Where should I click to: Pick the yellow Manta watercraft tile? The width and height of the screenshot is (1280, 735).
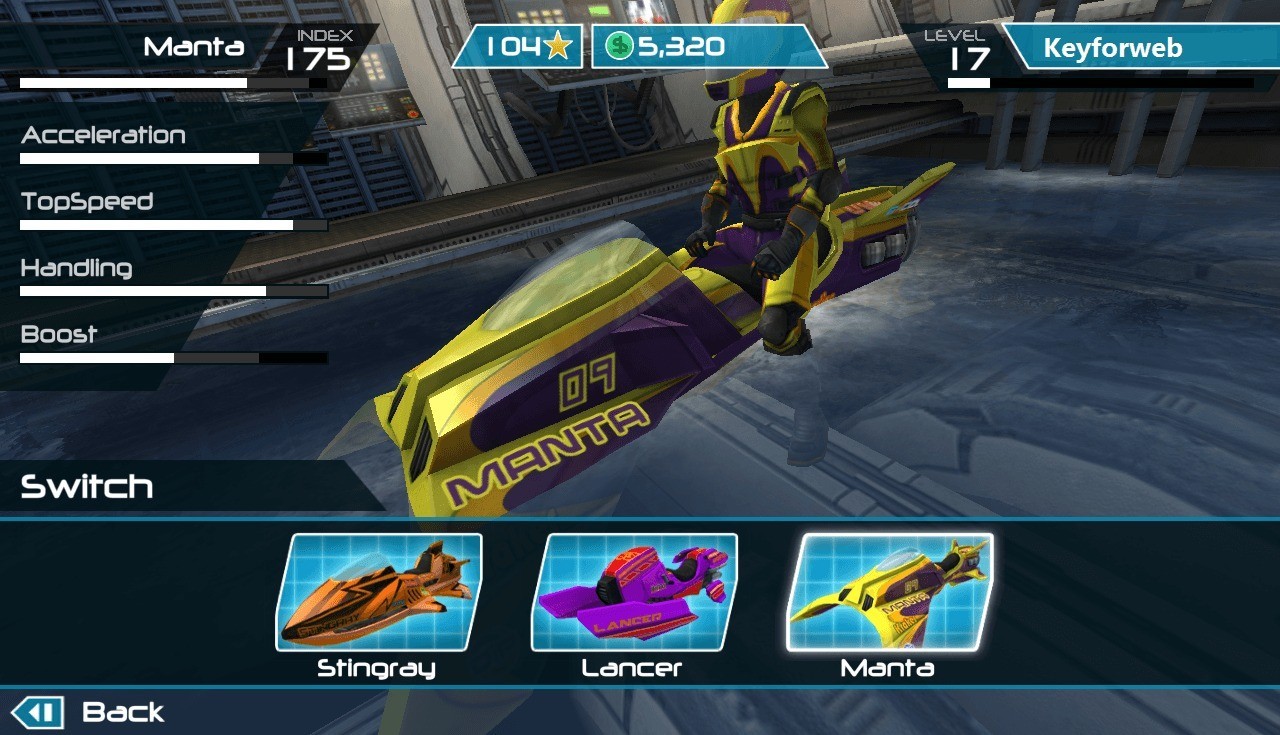pyautogui.click(x=890, y=592)
